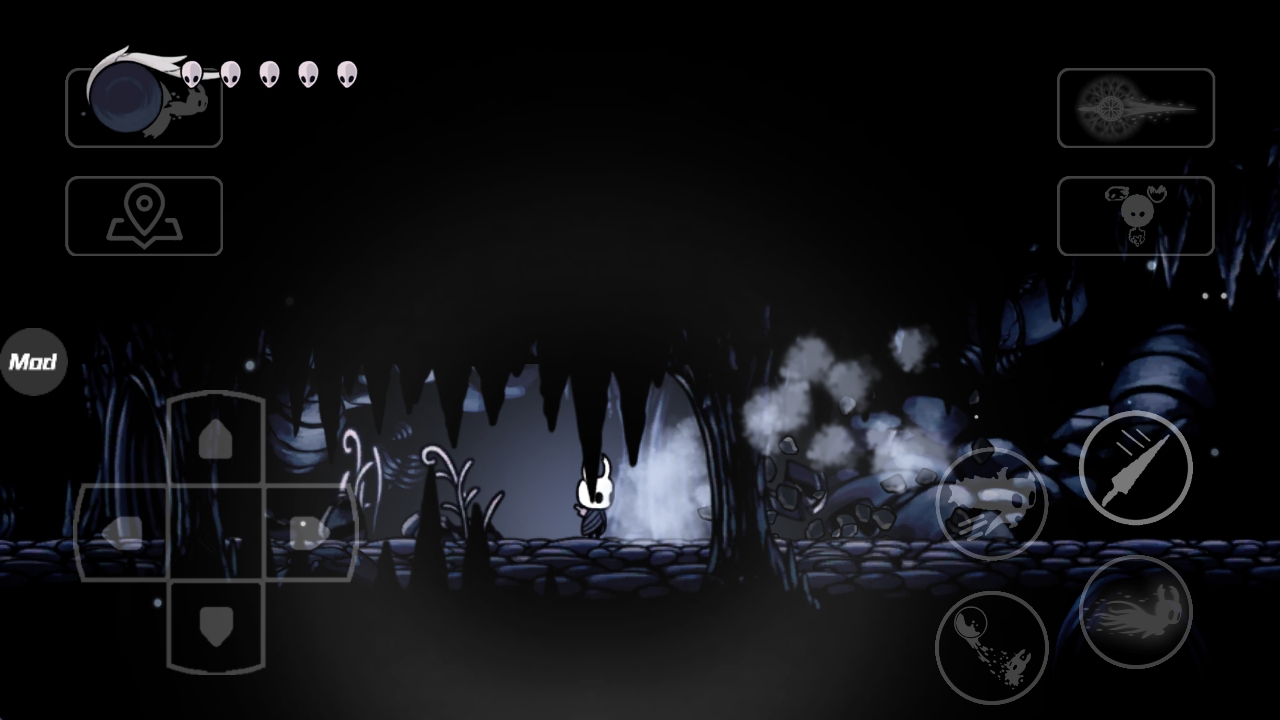Screen dimensions: 1280x720
Task: Use the Dream Nail button
Action: tap(1135, 108)
